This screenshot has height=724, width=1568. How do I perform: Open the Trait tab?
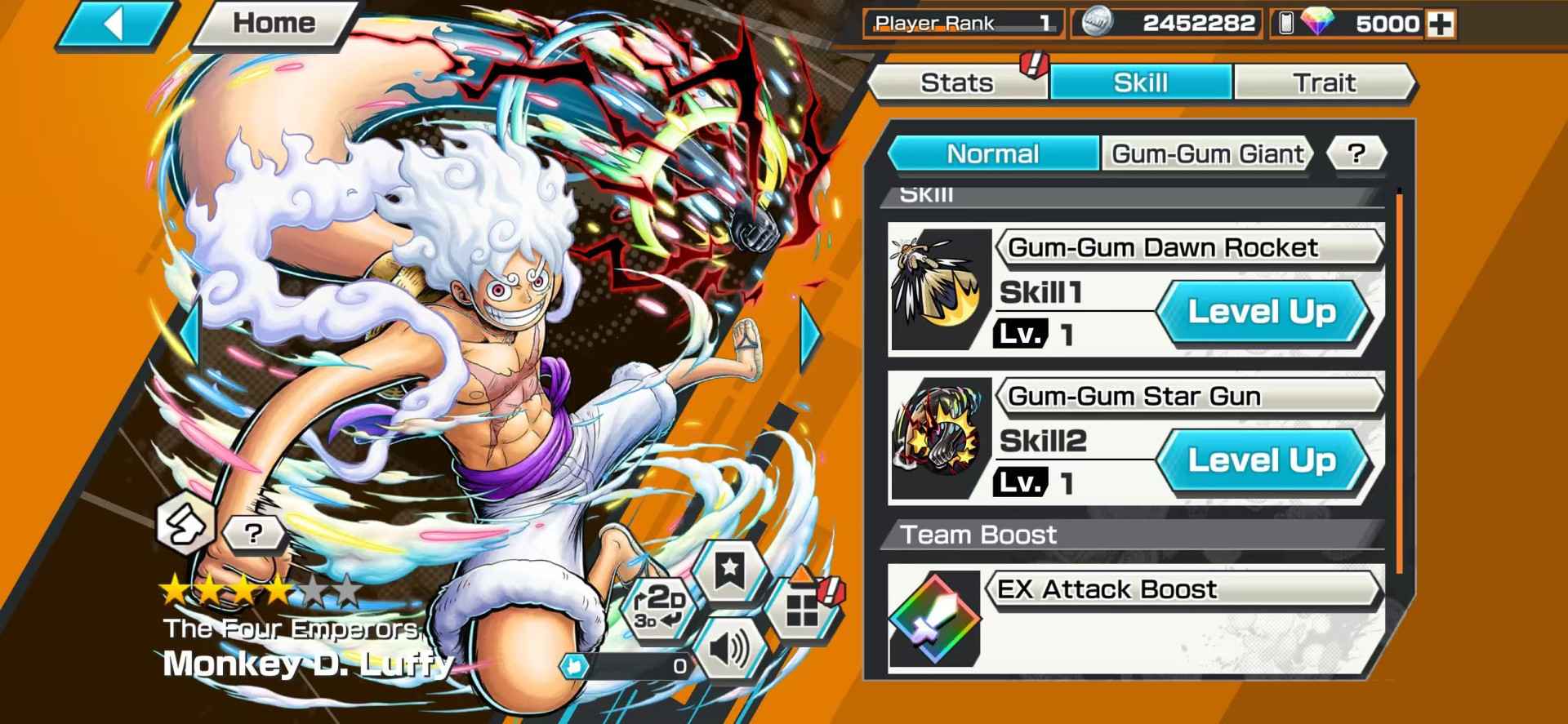(x=1325, y=82)
